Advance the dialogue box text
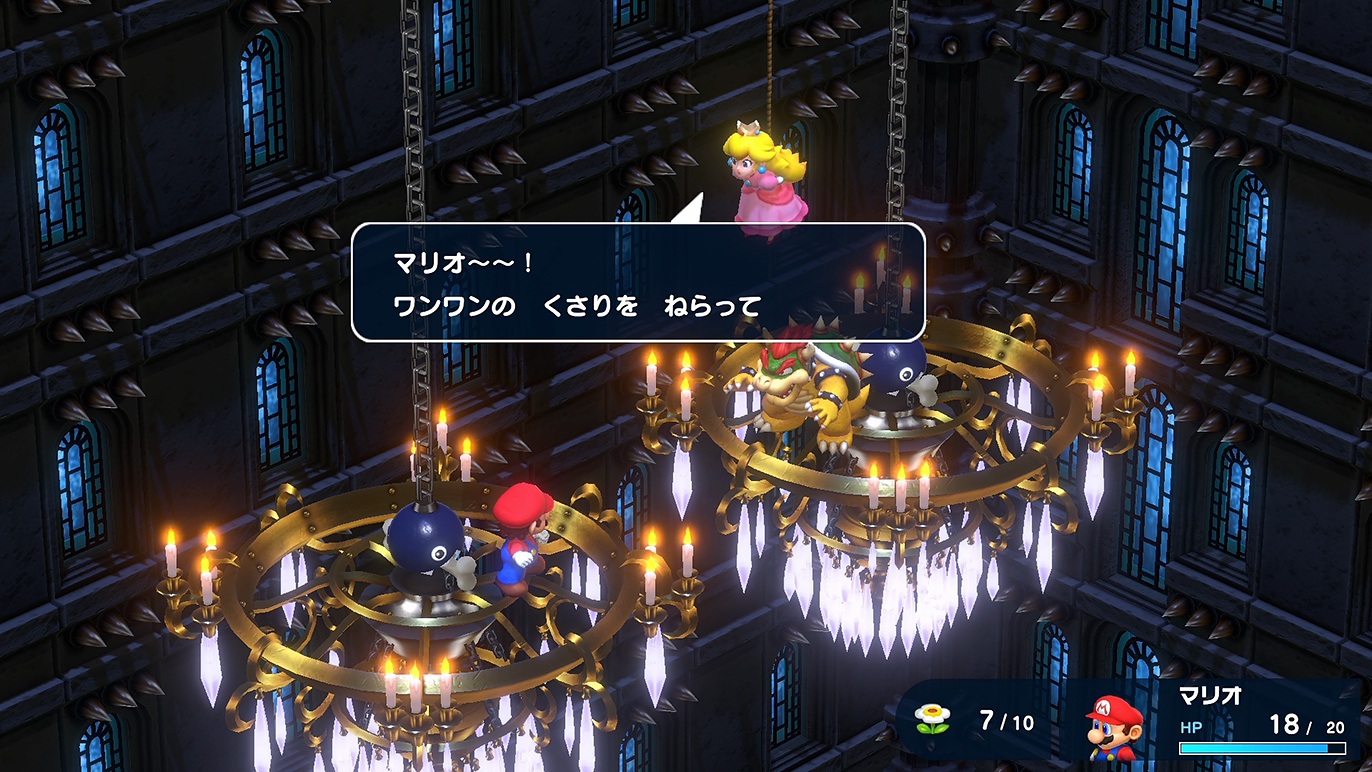Viewport: 1372px width, 772px height. click(640, 285)
